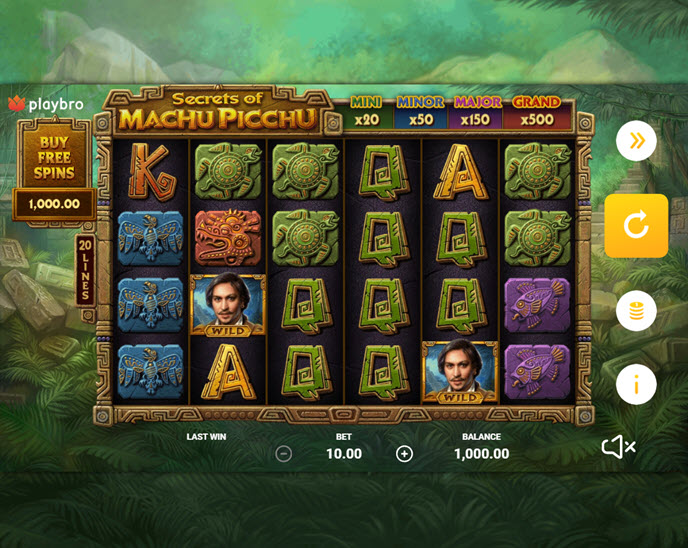The image size is (688, 548).
Task: Show the game info paytable
Action: 636,384
